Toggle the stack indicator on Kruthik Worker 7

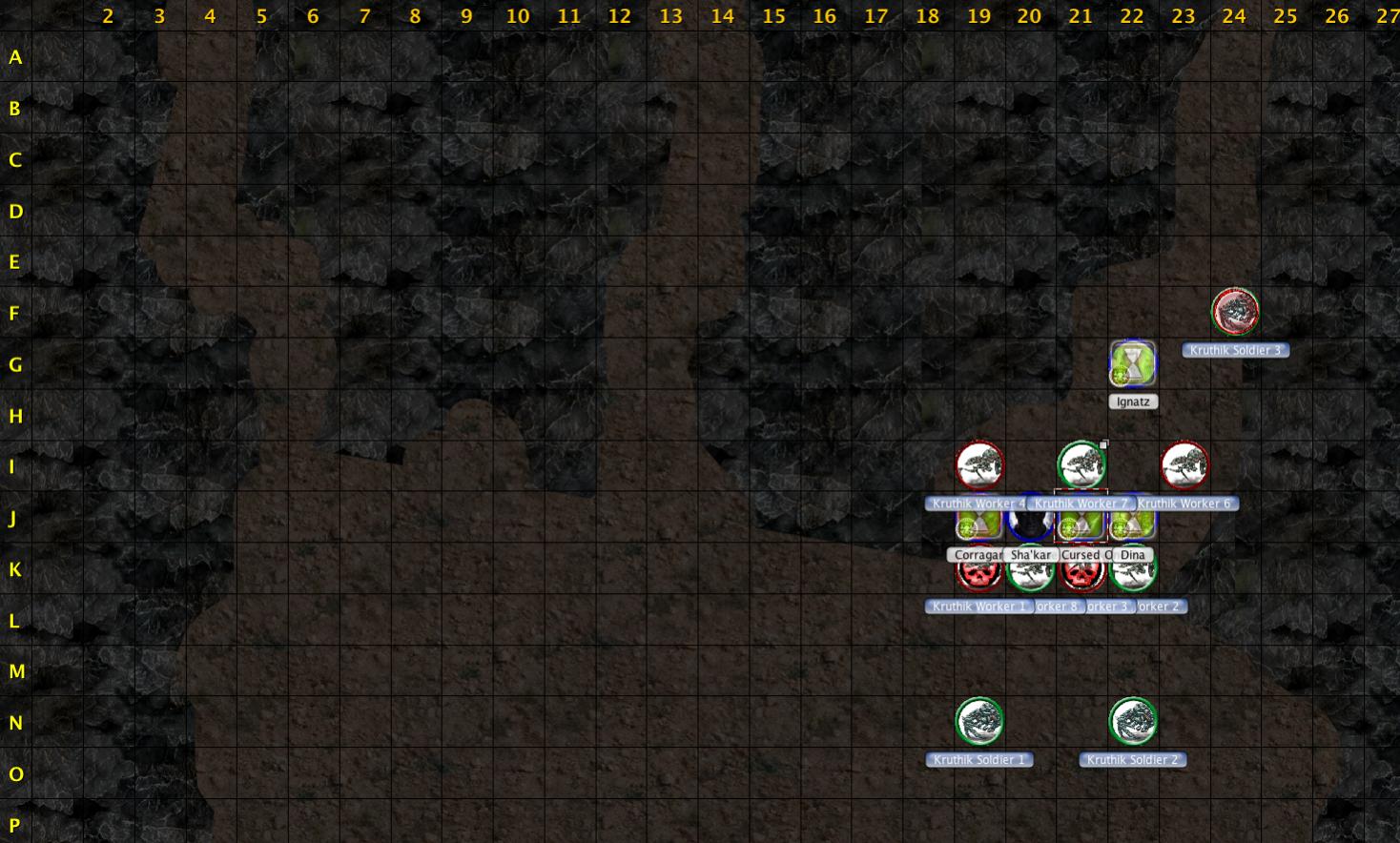[1103, 442]
